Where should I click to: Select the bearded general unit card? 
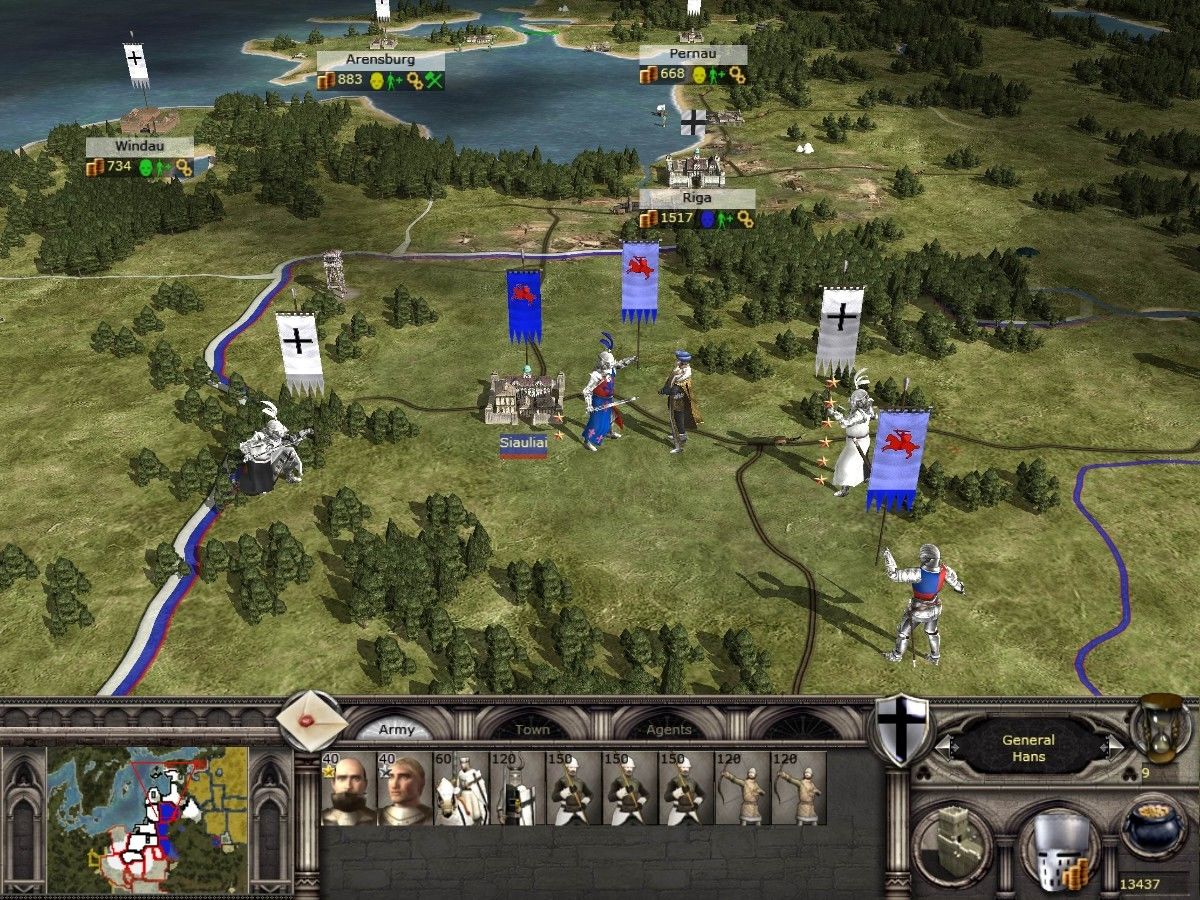349,789
